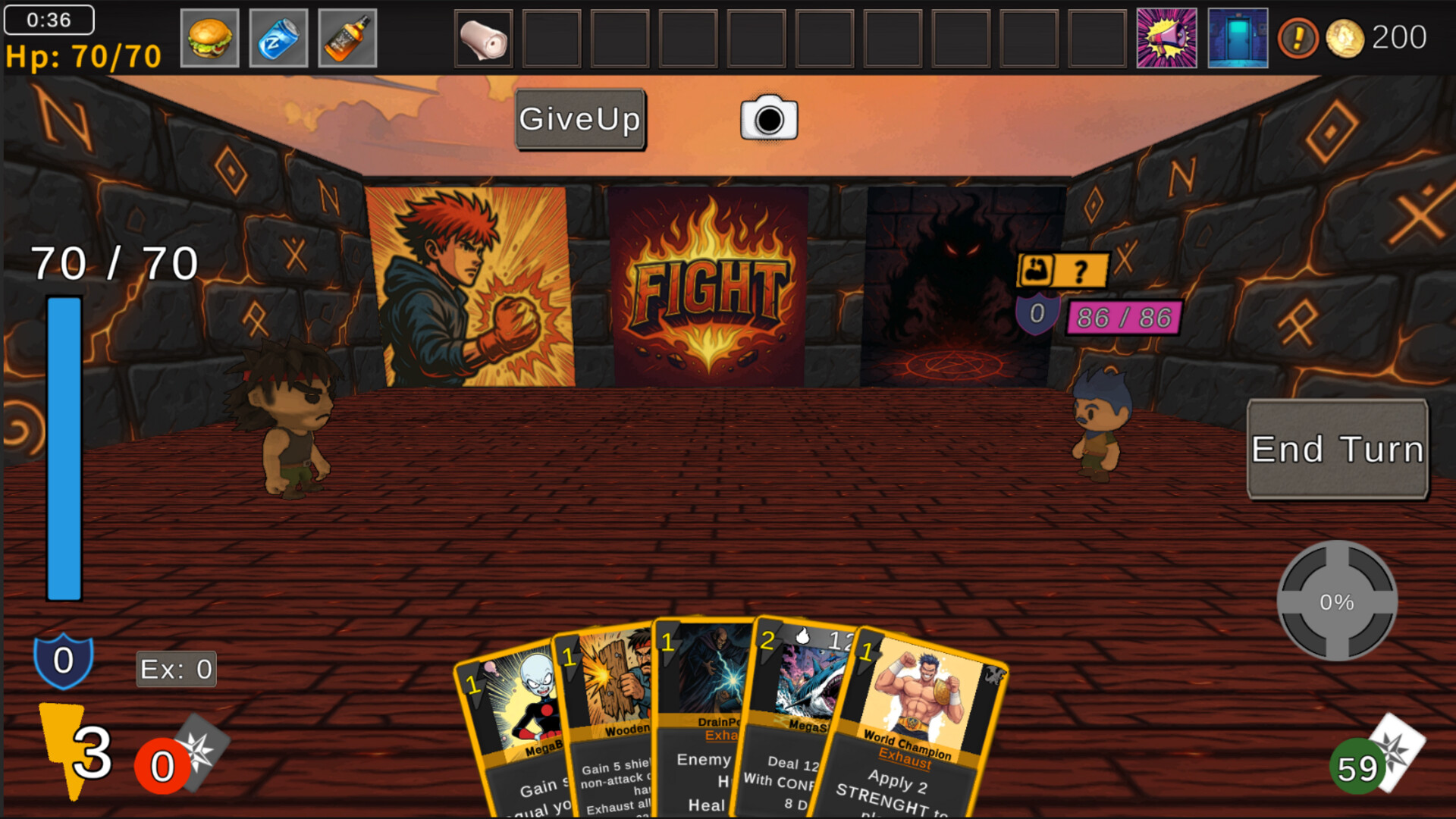
Task: Expand the Ex: 0 indicator
Action: coord(175,668)
